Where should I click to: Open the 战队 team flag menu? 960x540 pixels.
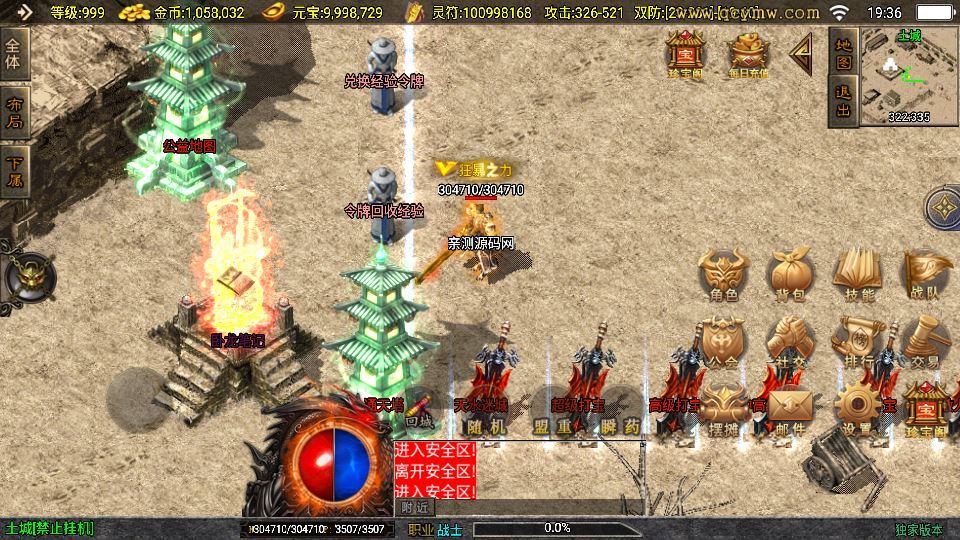point(924,273)
